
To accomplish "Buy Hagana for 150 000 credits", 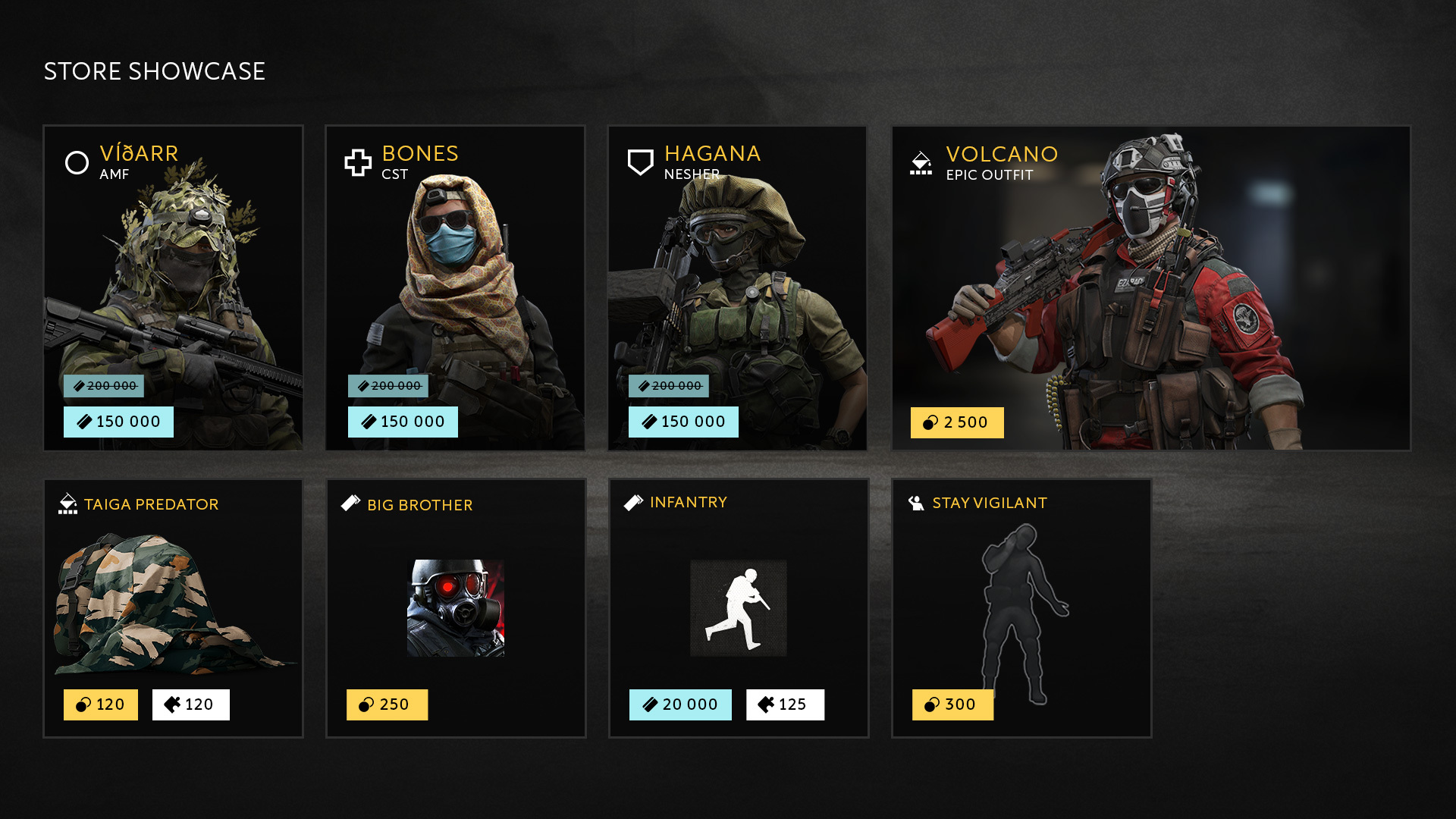I will coord(683,422).
